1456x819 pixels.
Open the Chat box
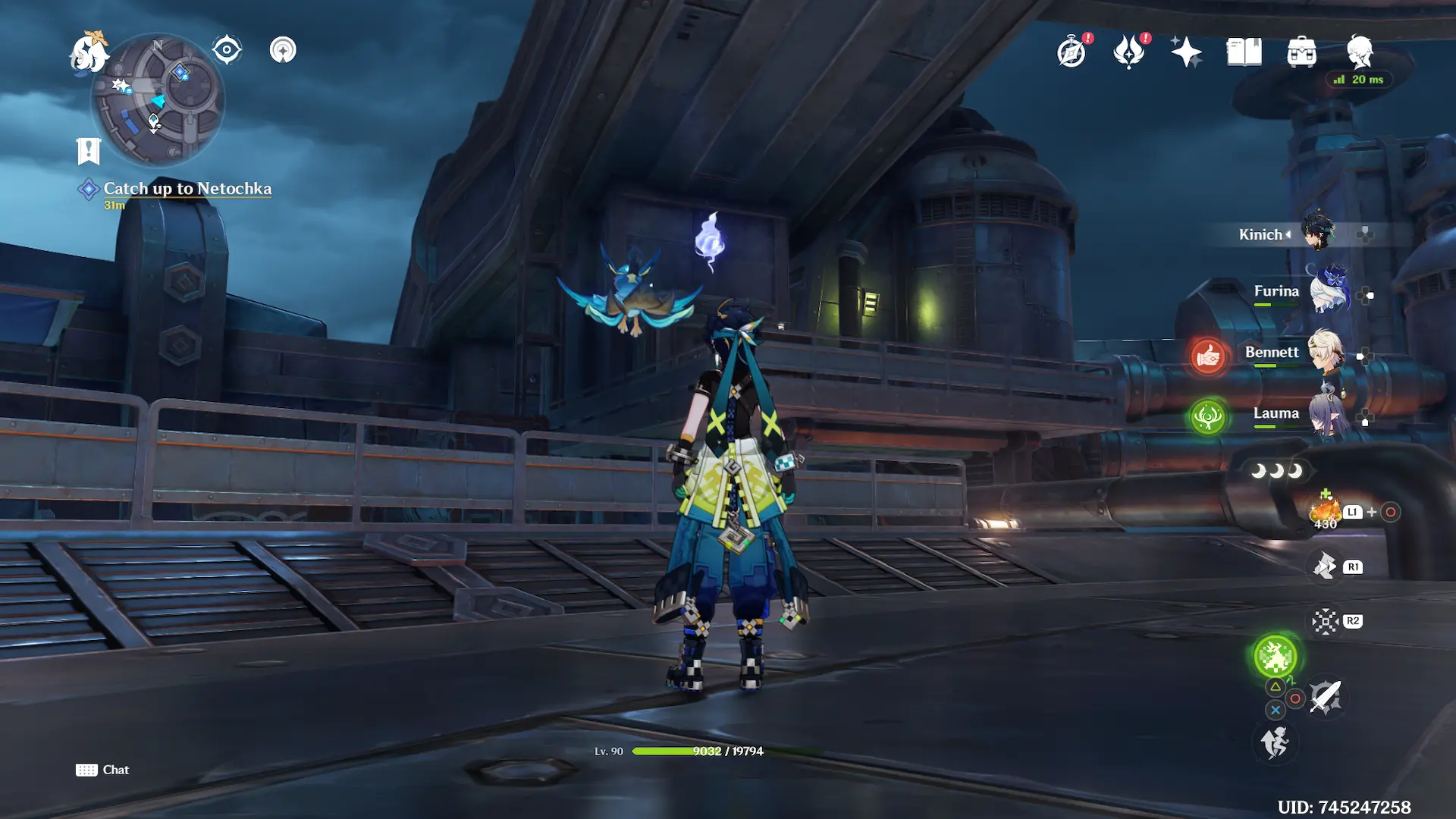pos(103,770)
